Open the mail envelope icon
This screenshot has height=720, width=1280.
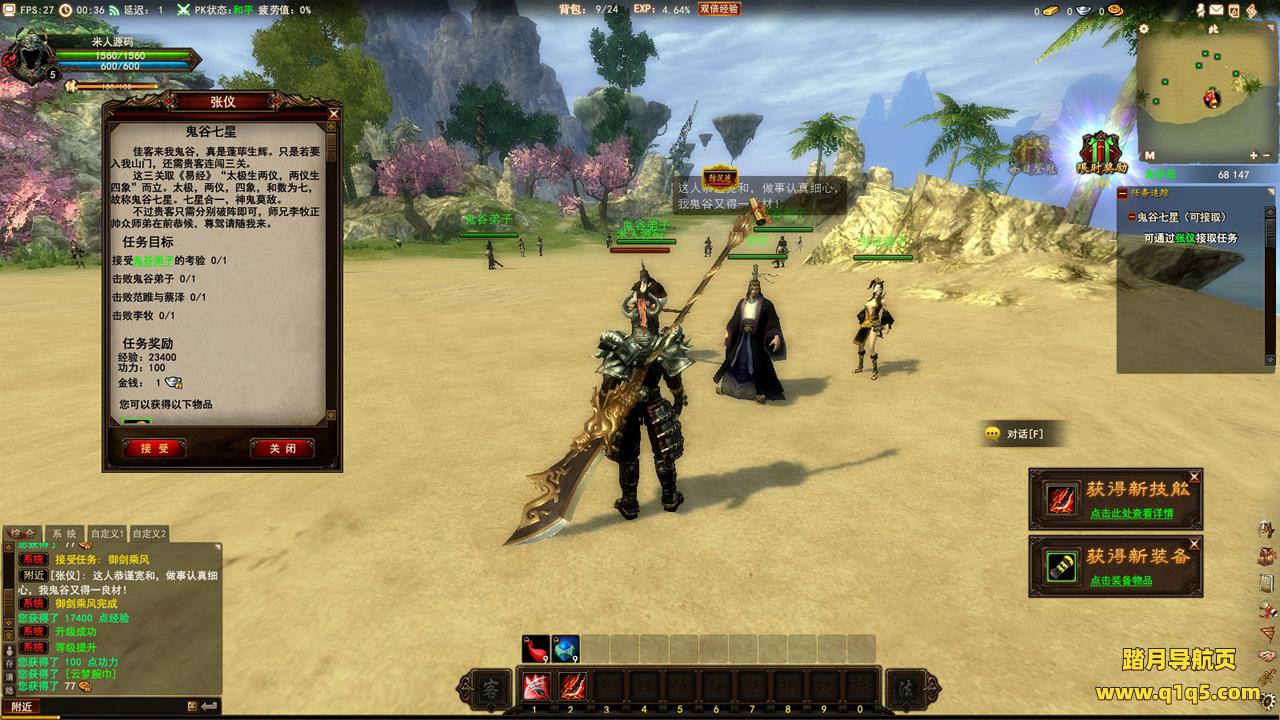tap(1216, 10)
